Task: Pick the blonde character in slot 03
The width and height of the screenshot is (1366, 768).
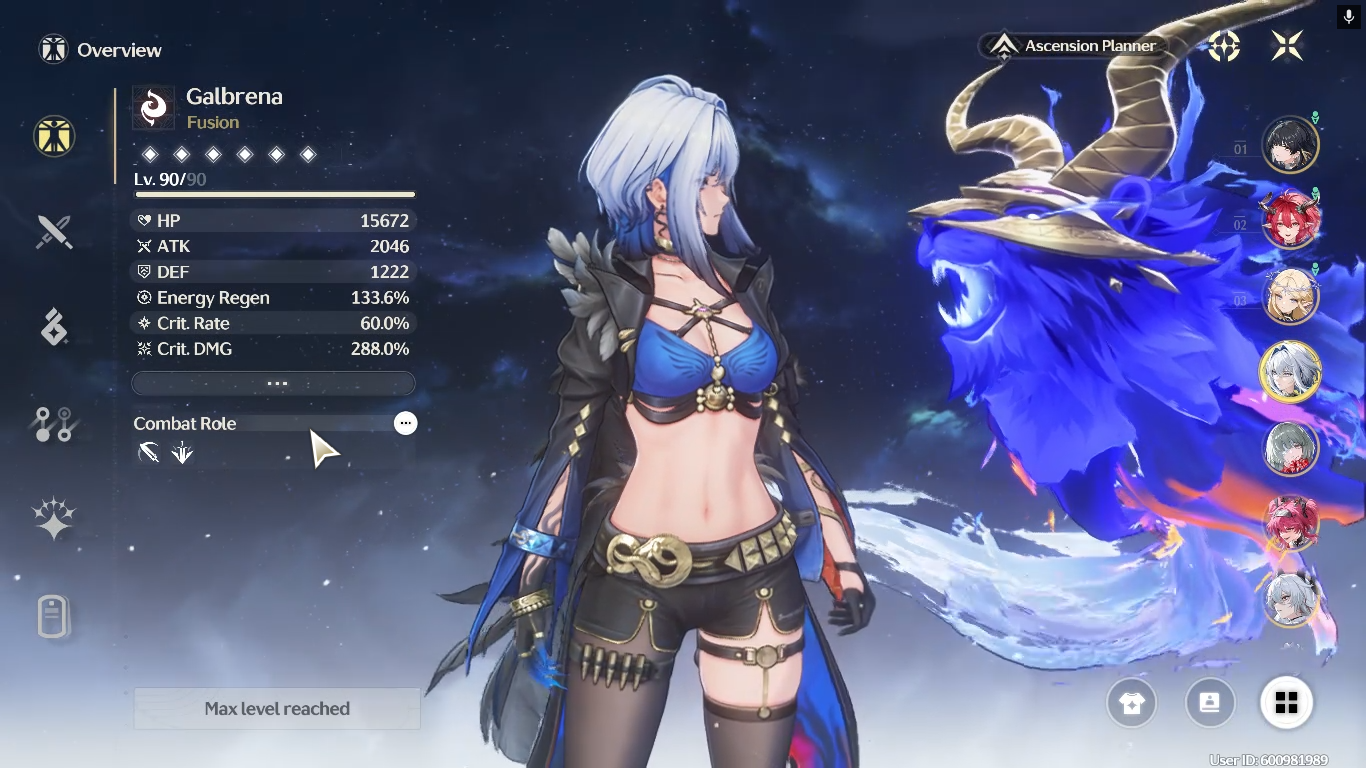Action: [x=1290, y=296]
